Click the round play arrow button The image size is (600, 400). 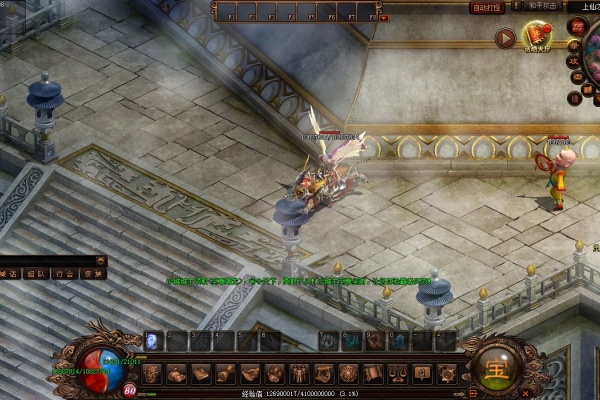(x=505, y=38)
